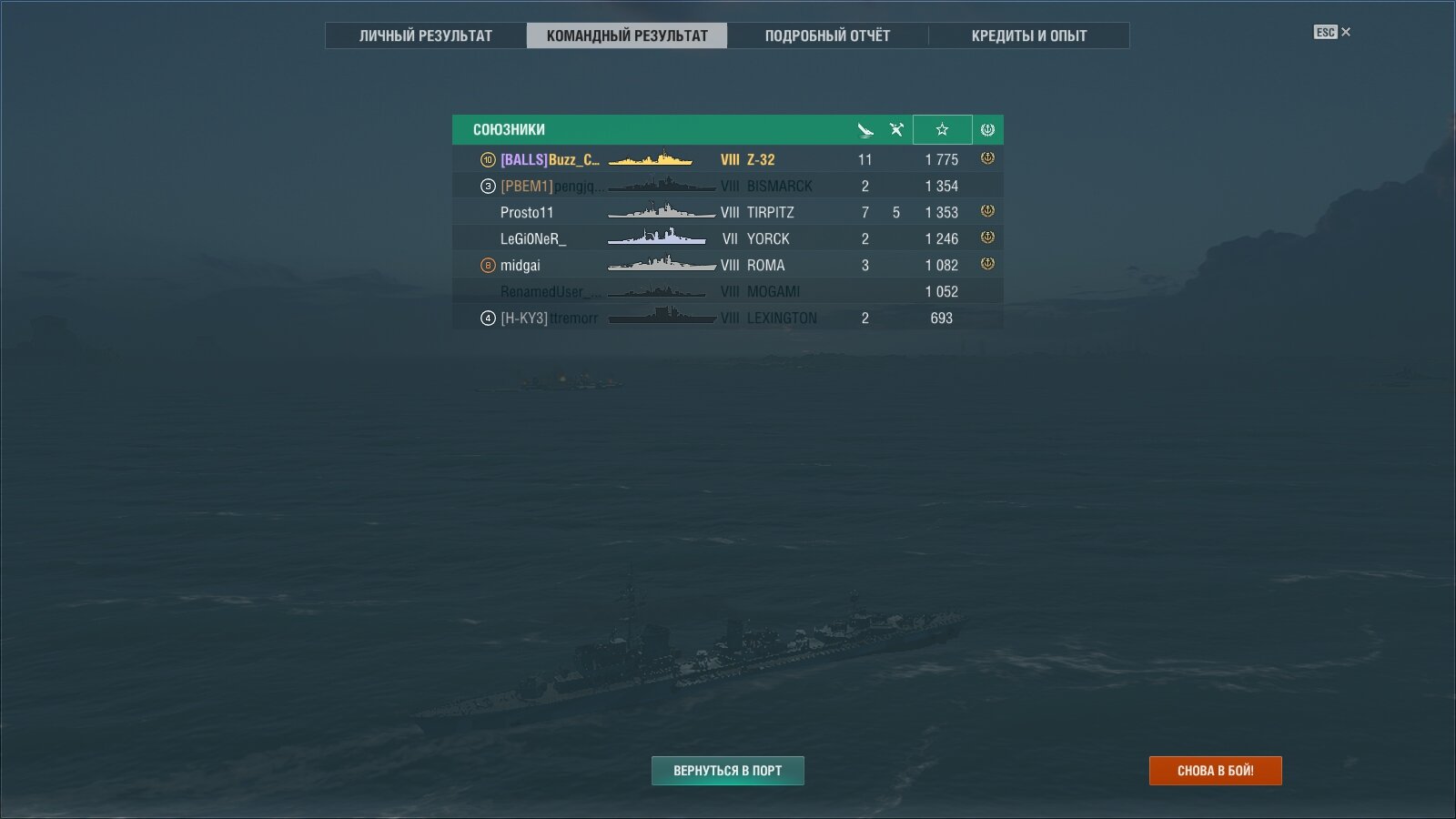
Task: Show the КРЕДИТЫ И ОПЫТ tab
Action: point(1028,35)
